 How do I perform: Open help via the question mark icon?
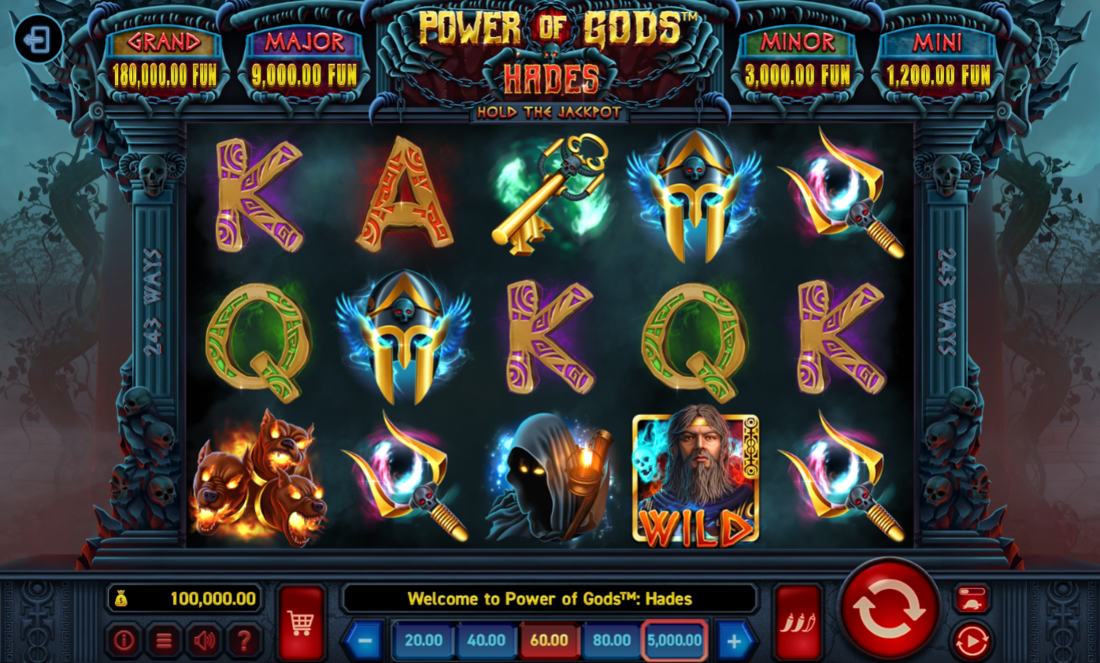pyautogui.click(x=244, y=640)
